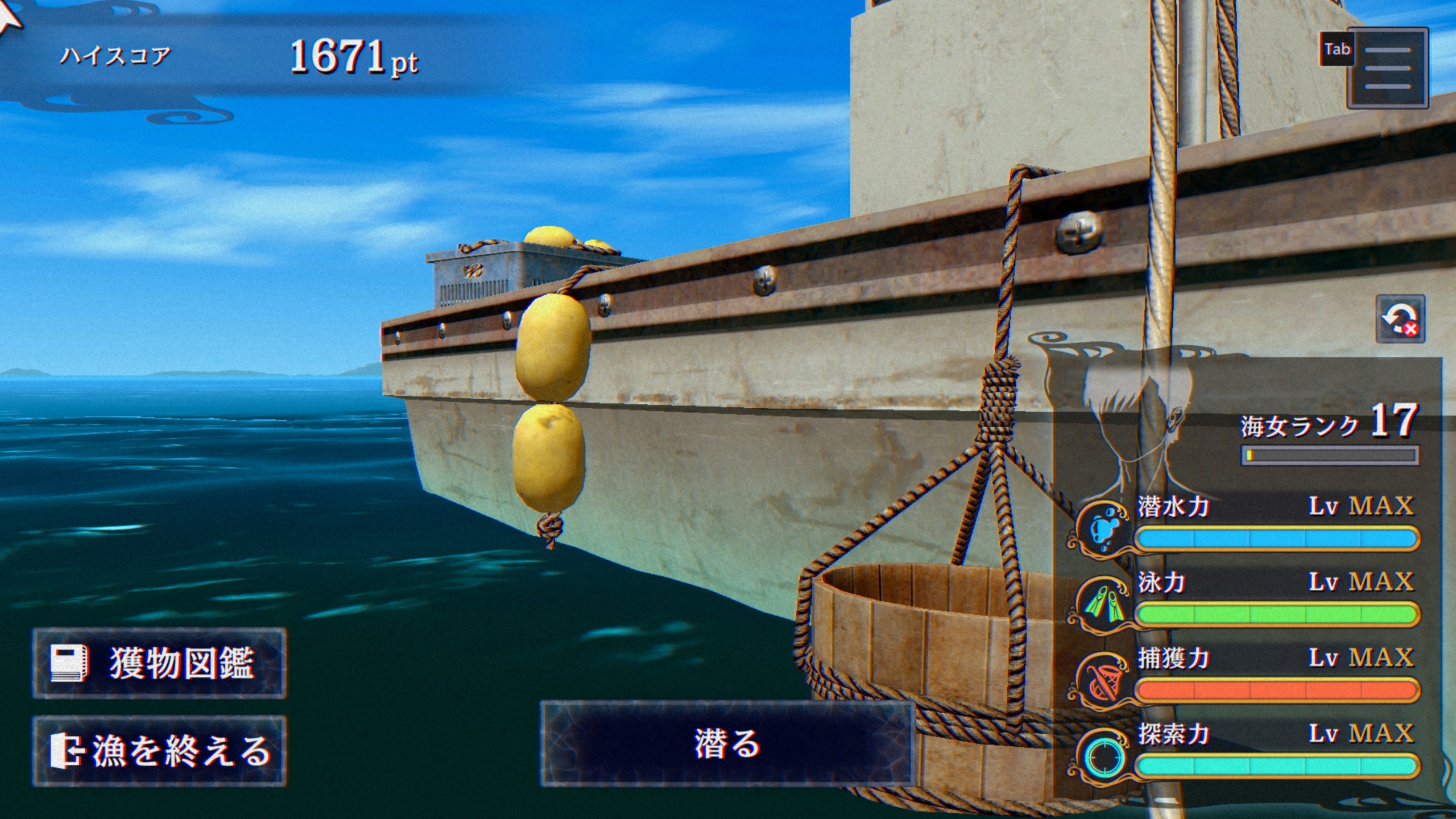Start diving with the 潜る button
This screenshot has height=819, width=1456.
tap(727, 744)
